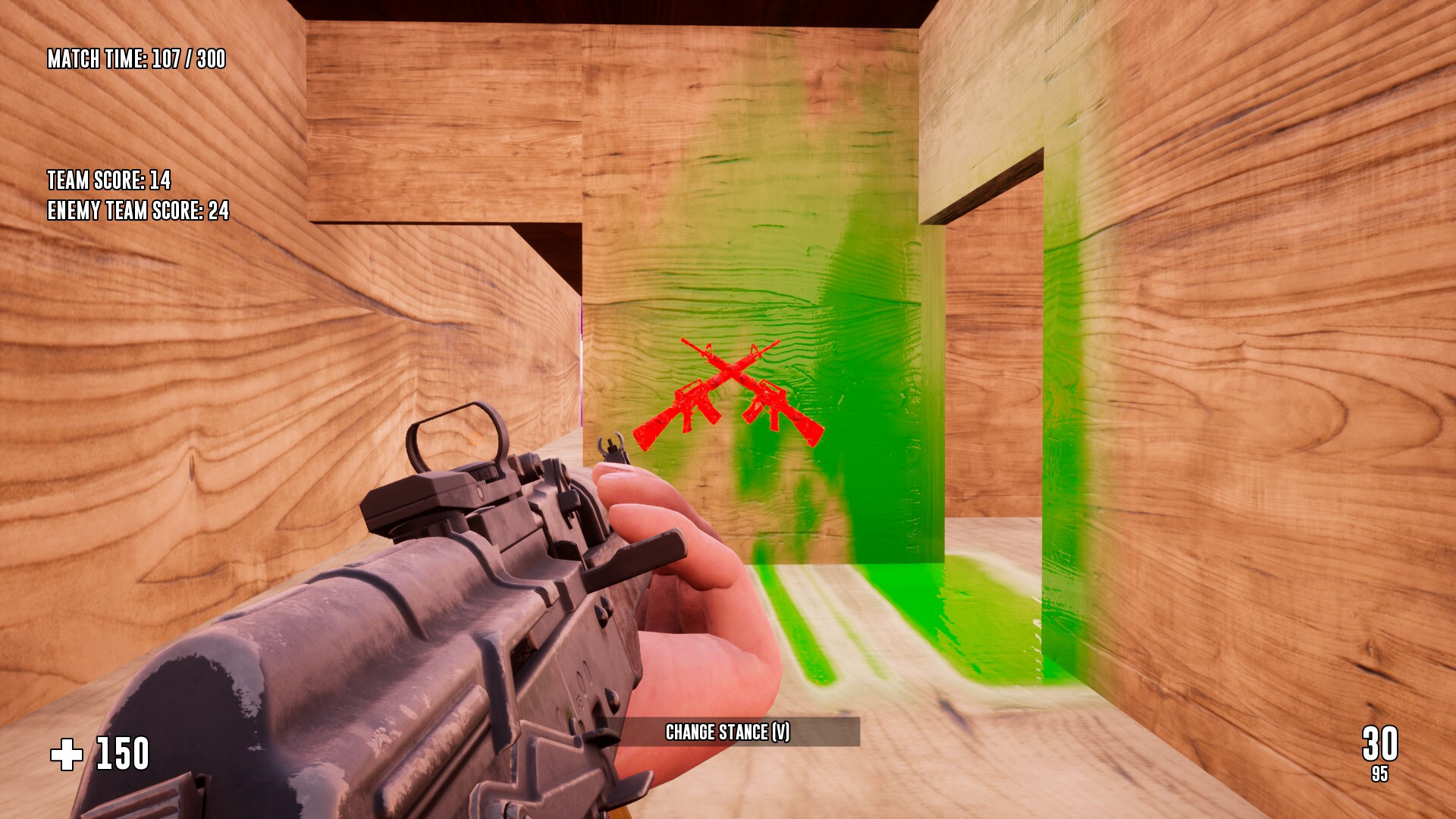Click the health value 150
This screenshot has height=819, width=1456.
tap(121, 753)
